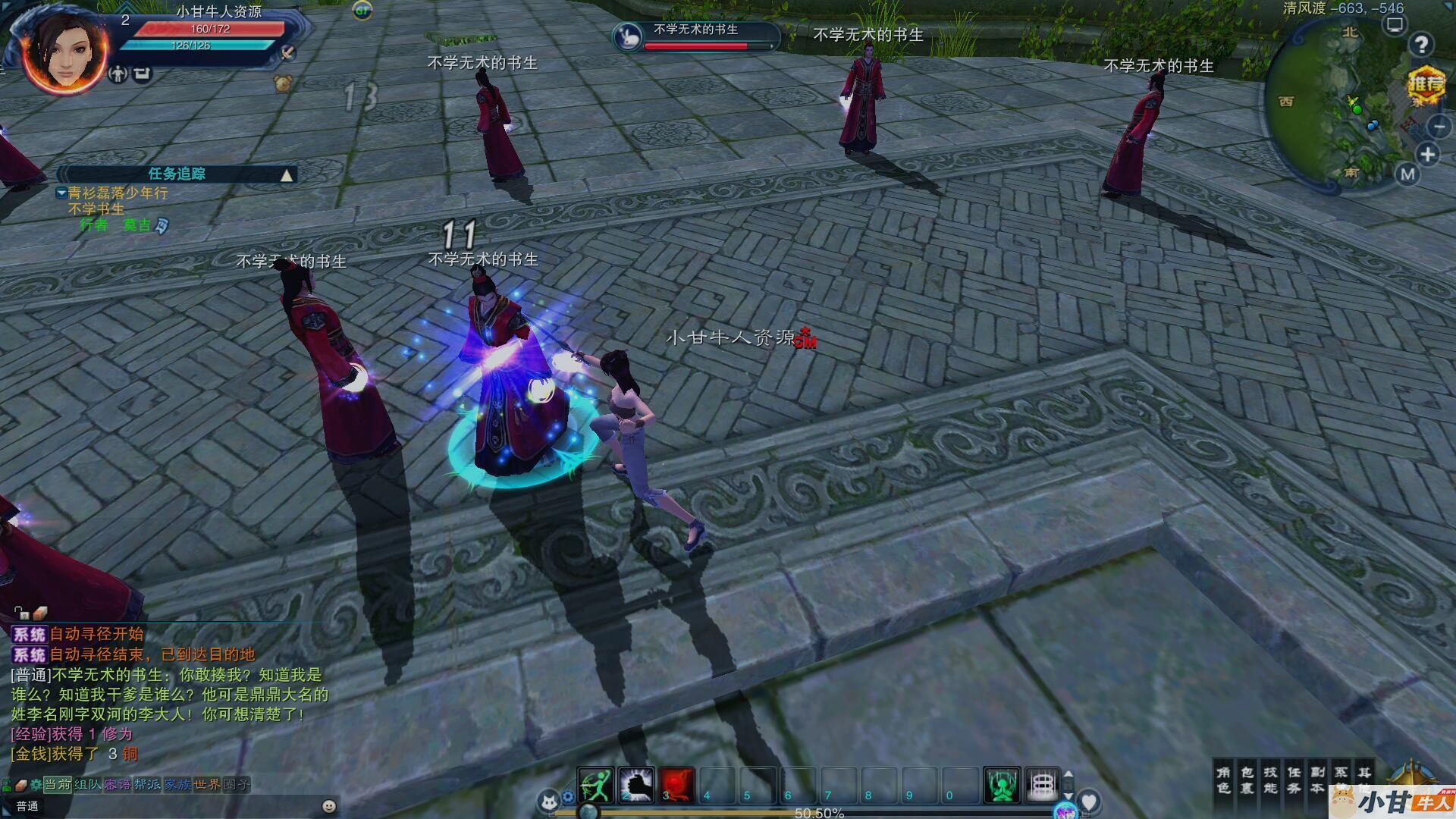
Task: Collapse the 任务追踪 quest tracker panel
Action: [x=287, y=175]
